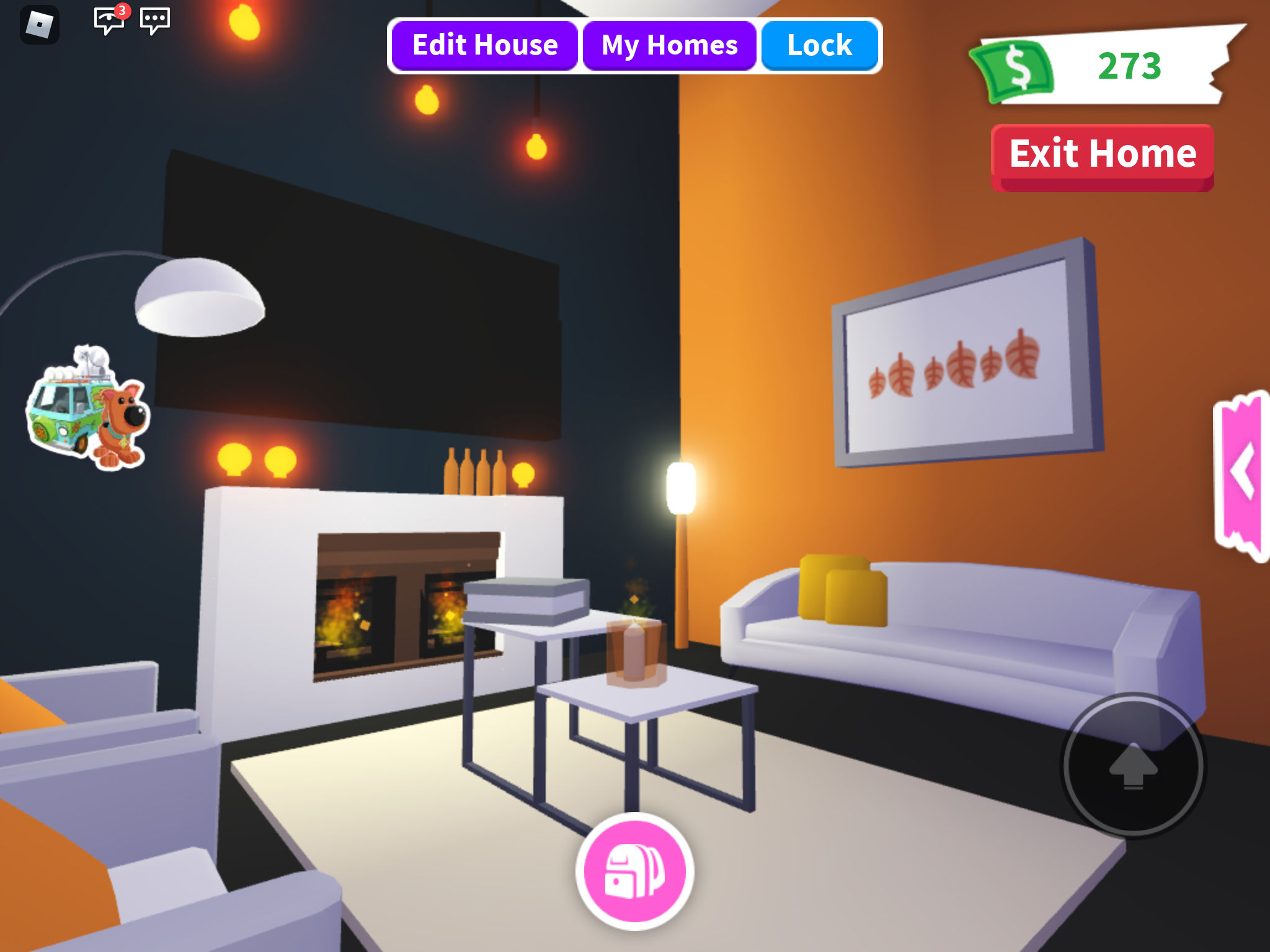Toggle the chat window bubble
This screenshot has width=1270, height=952.
155,20
